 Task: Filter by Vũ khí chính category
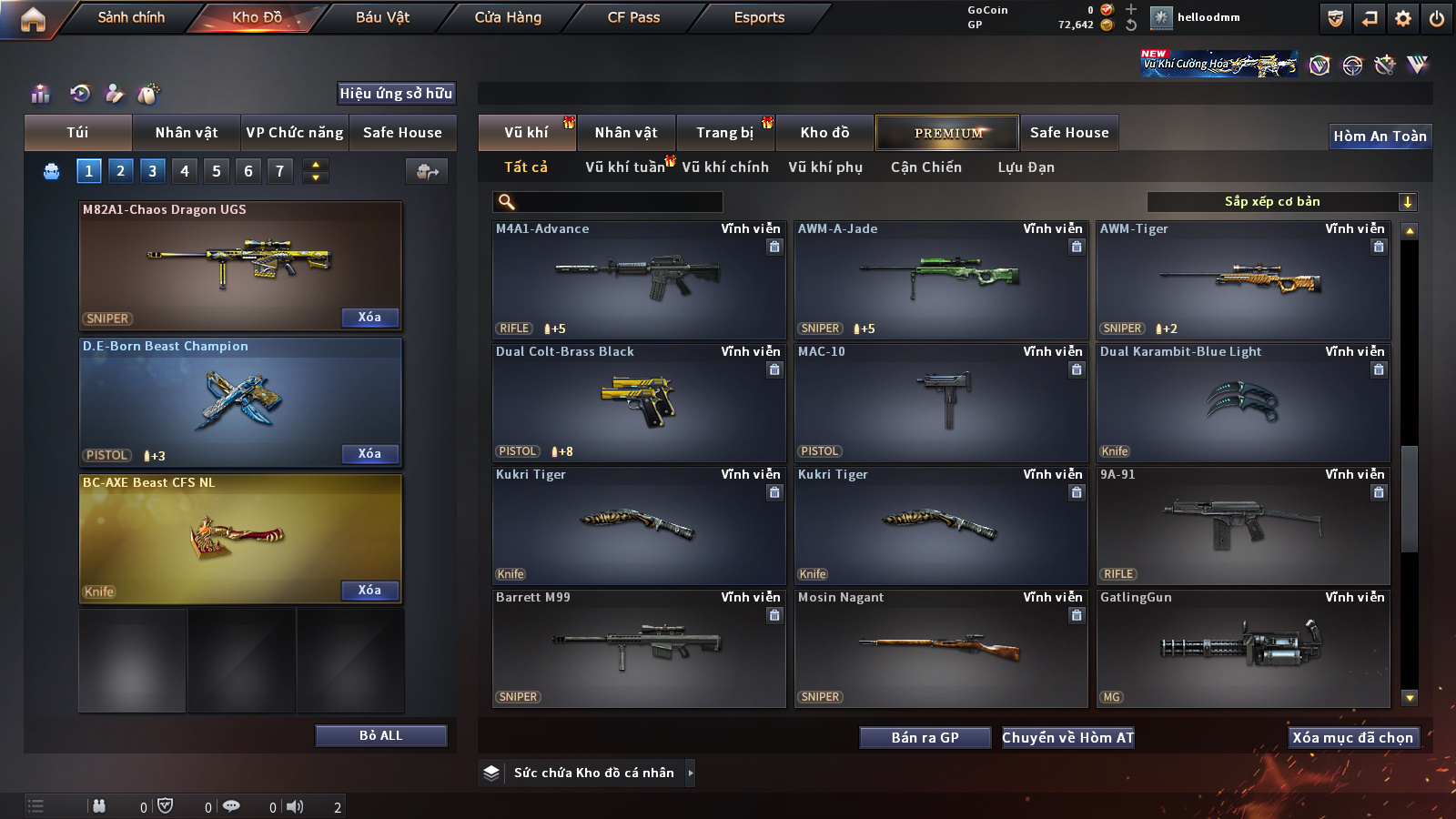click(x=725, y=167)
